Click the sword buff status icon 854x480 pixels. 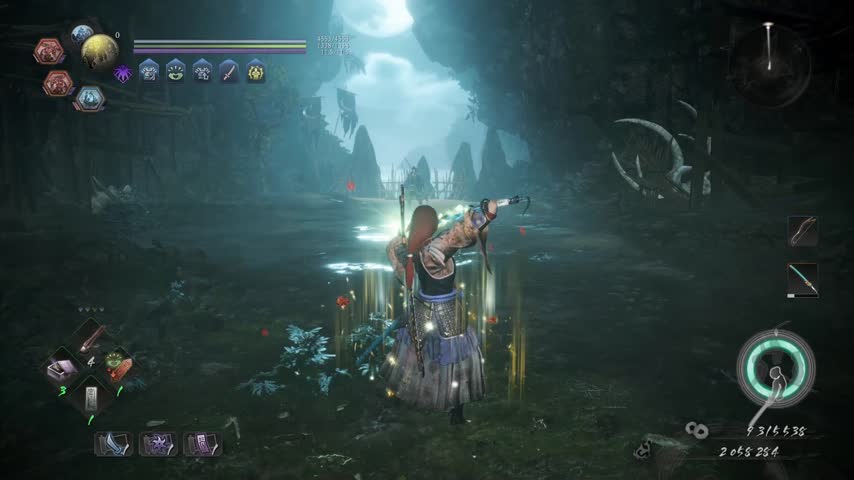click(229, 70)
